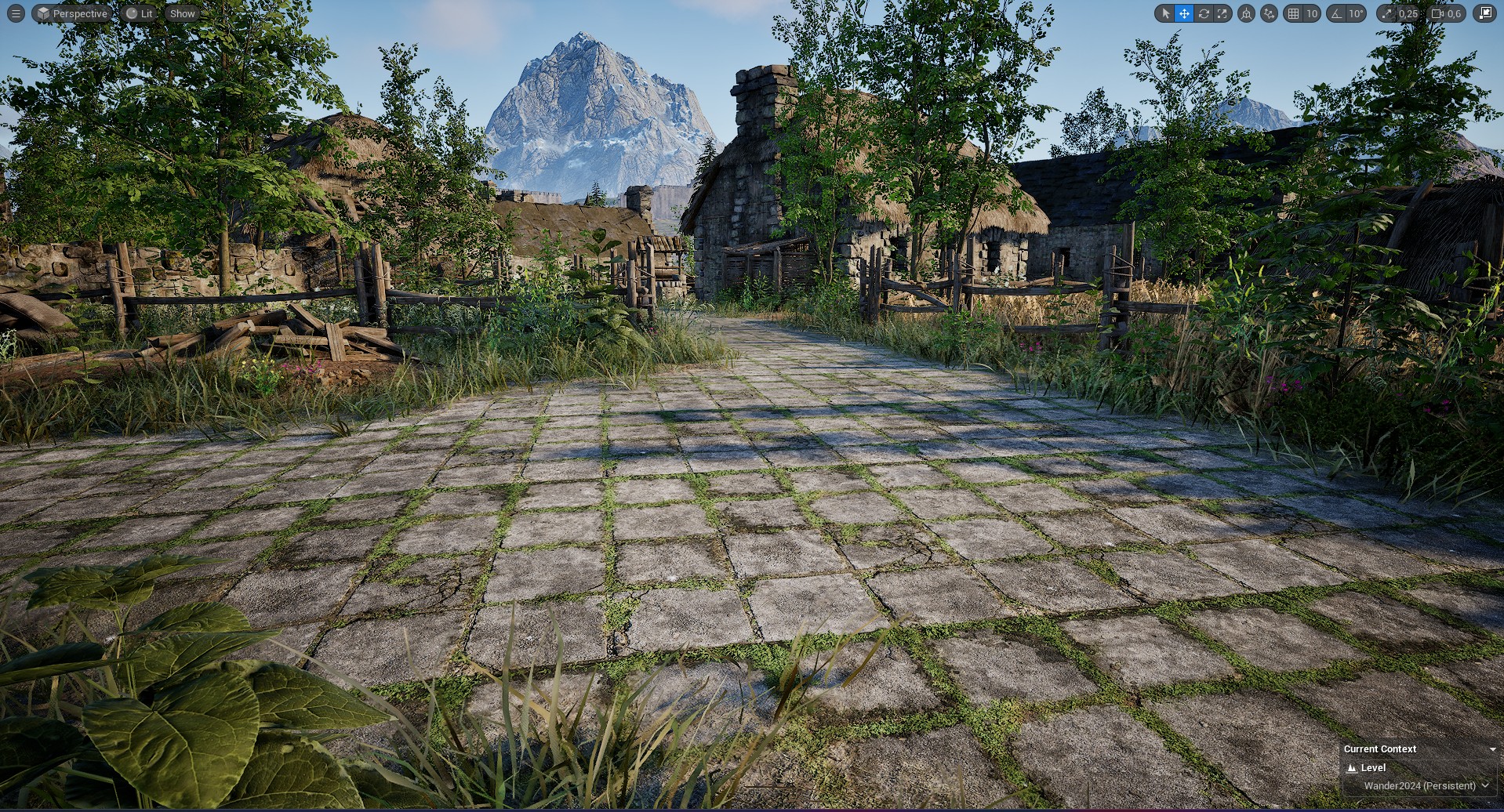Open the viewport options hamburger menu
1504x812 pixels.
(15, 13)
